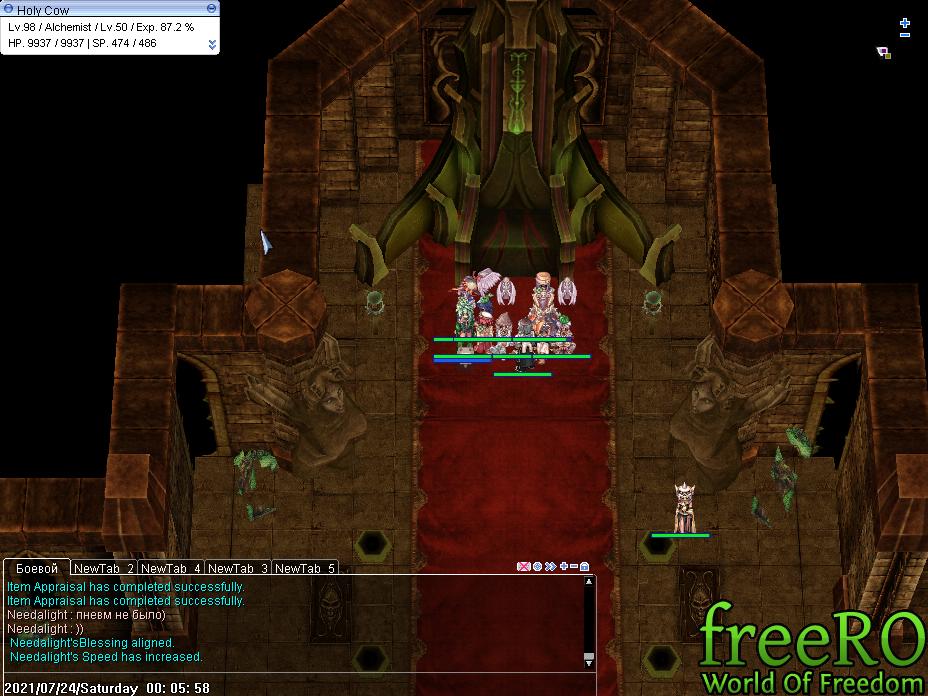The height and width of the screenshot is (696, 928).
Task: Minimize the Holy Cow status window
Action: click(211, 8)
